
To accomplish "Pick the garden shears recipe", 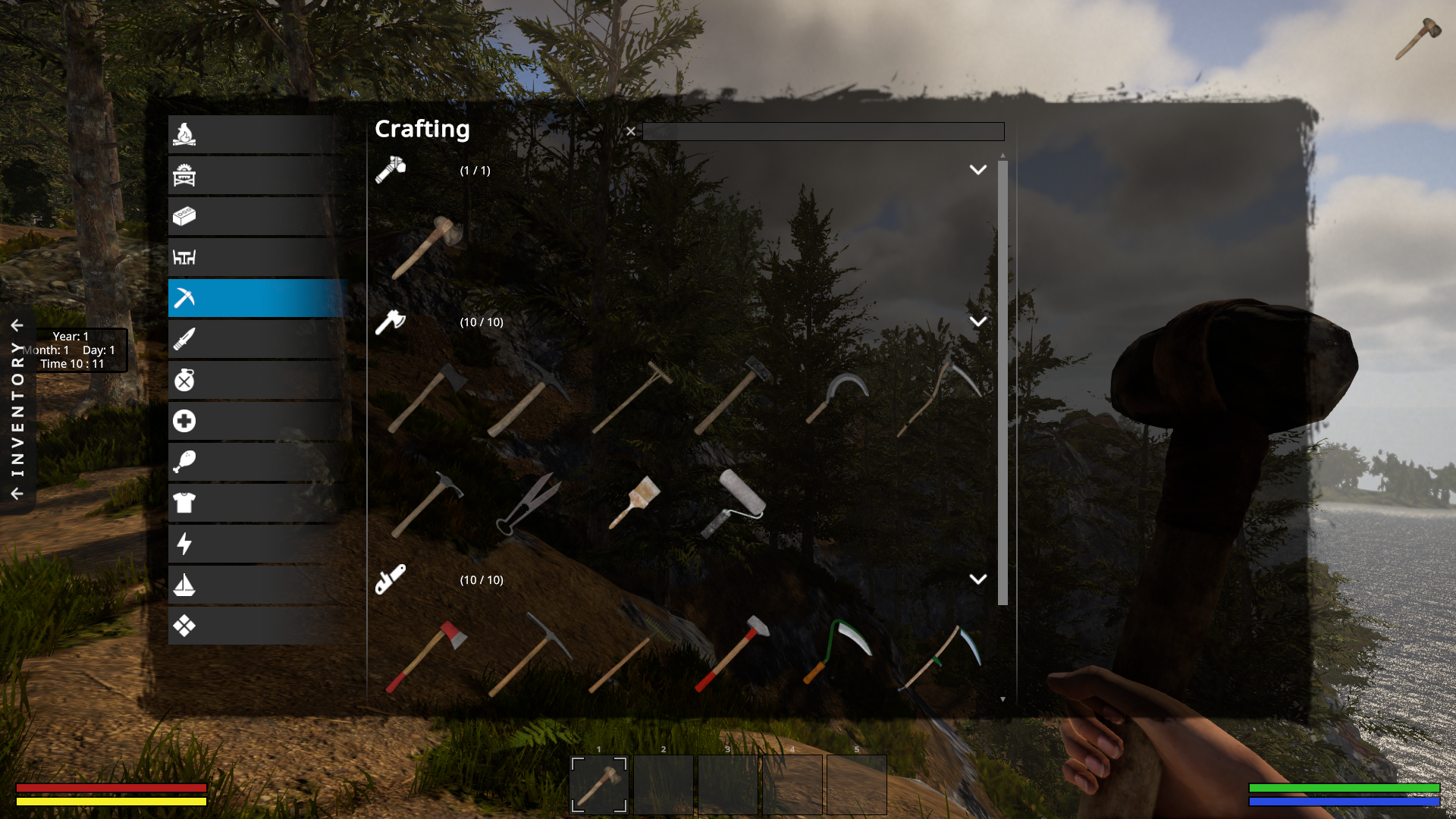I will (x=529, y=503).
